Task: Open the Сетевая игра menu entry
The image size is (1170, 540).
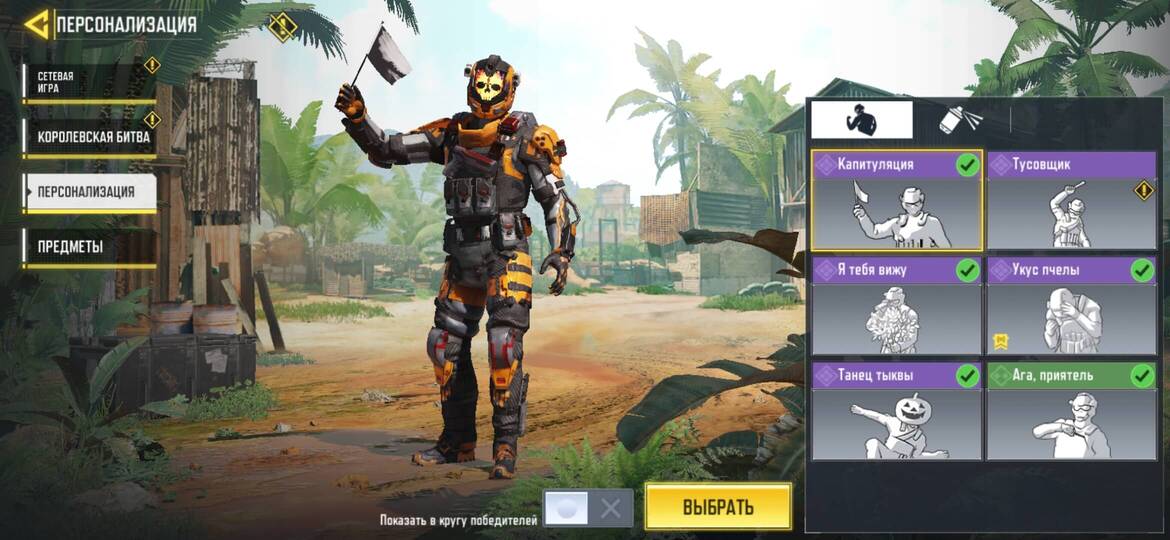Action: coord(88,82)
